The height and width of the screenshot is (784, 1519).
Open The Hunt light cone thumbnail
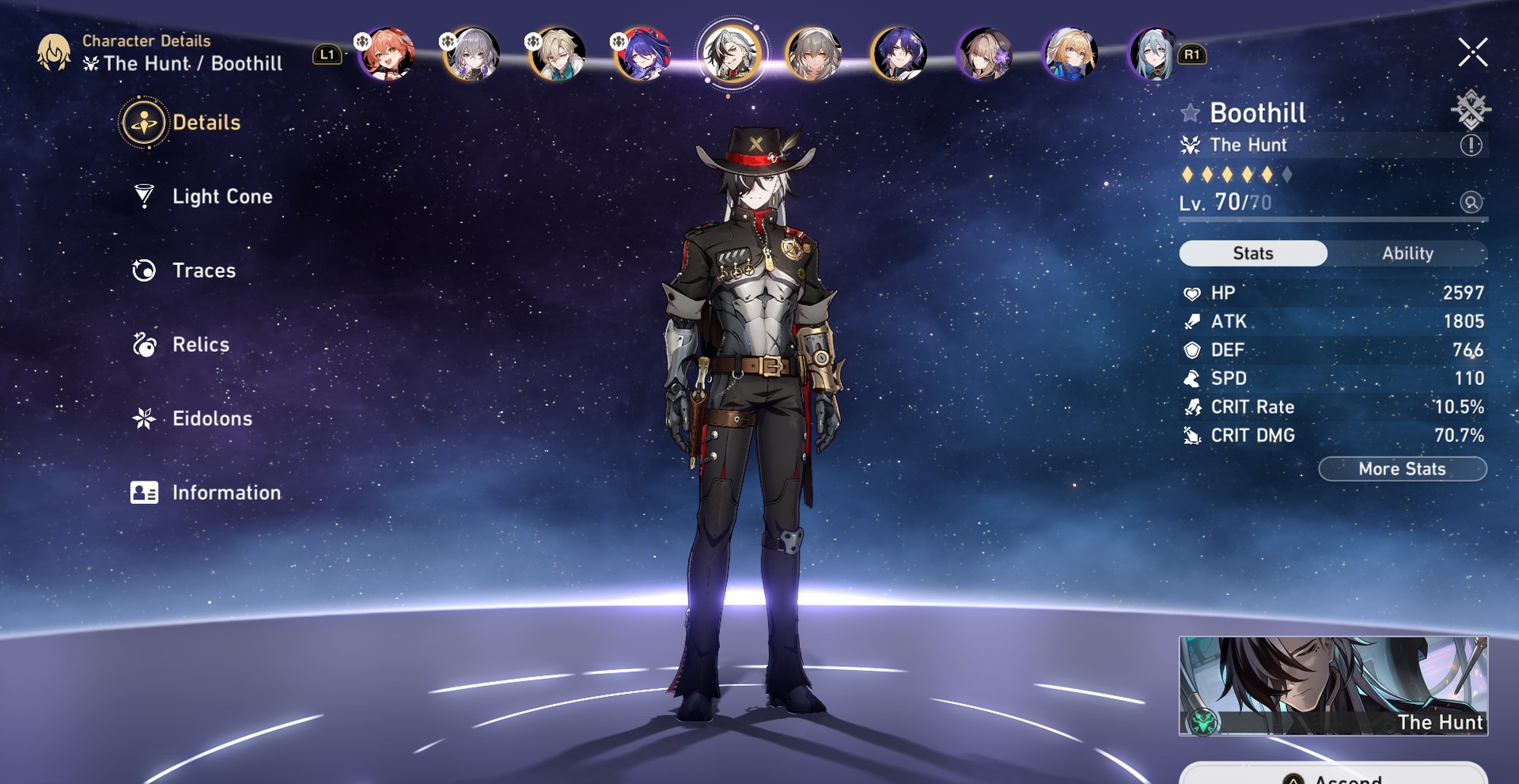1332,686
